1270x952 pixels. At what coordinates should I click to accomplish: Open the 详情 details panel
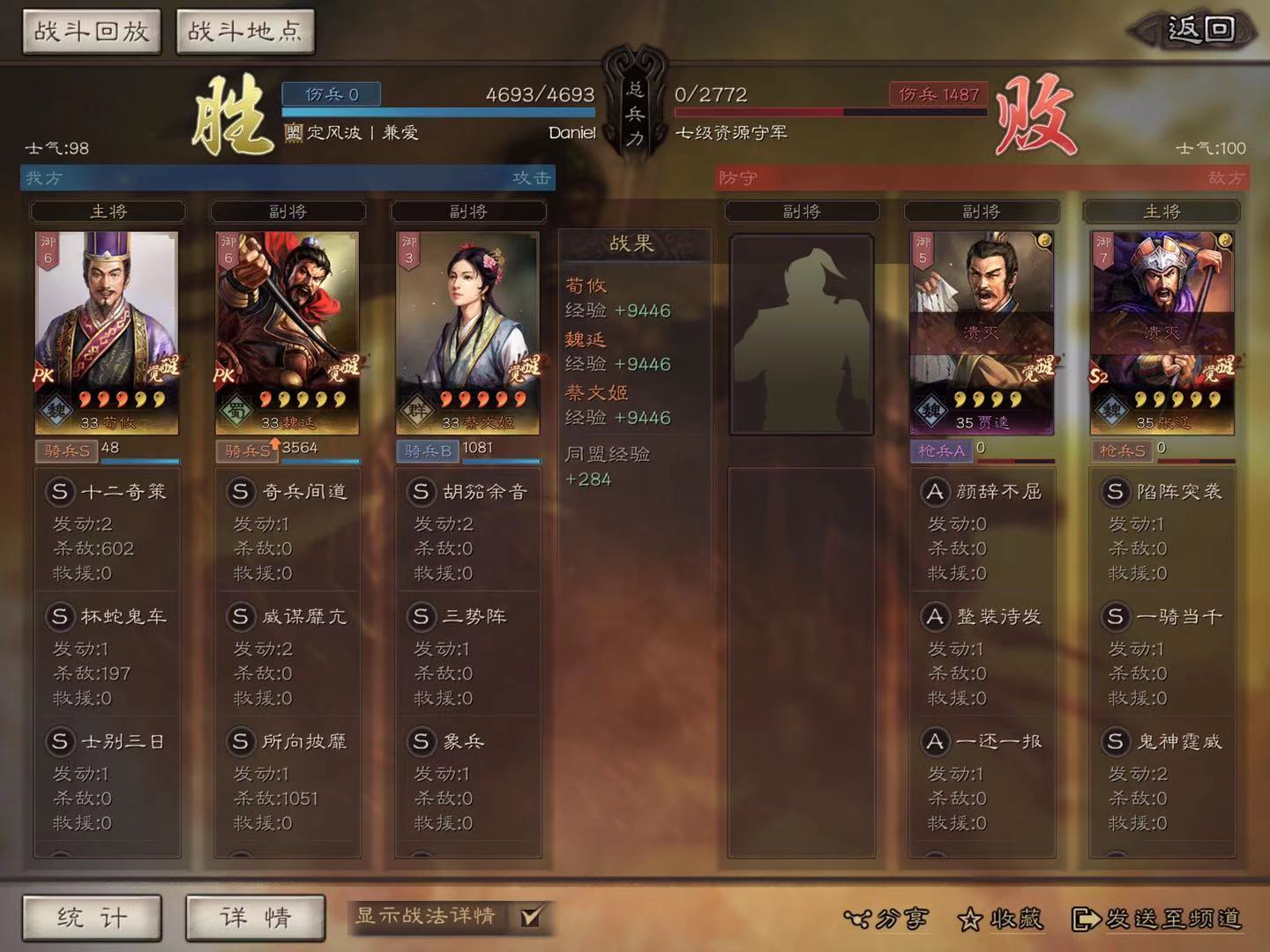pos(255,919)
